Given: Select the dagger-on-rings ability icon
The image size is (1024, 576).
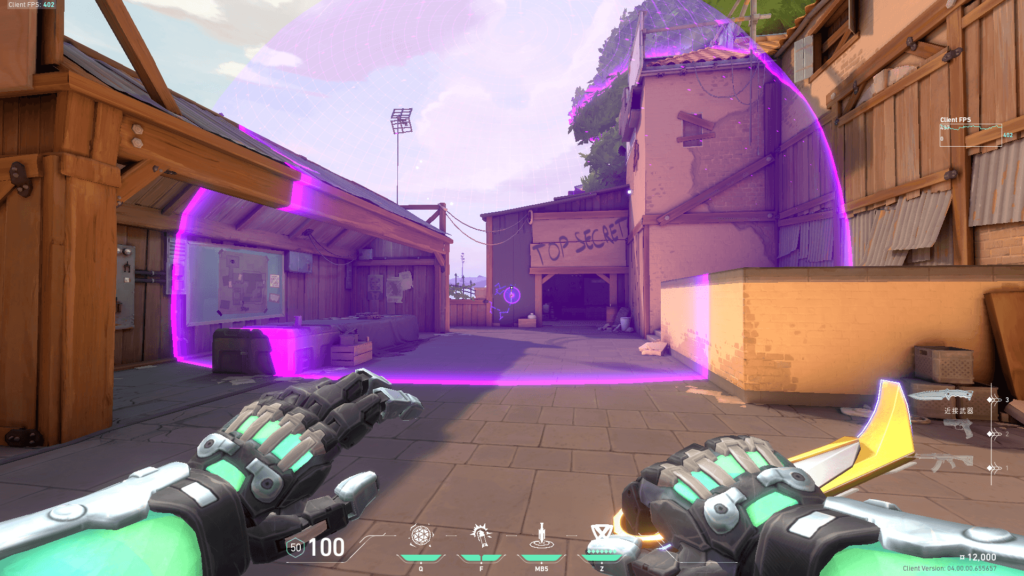Looking at the screenshot, I should click(x=542, y=535).
